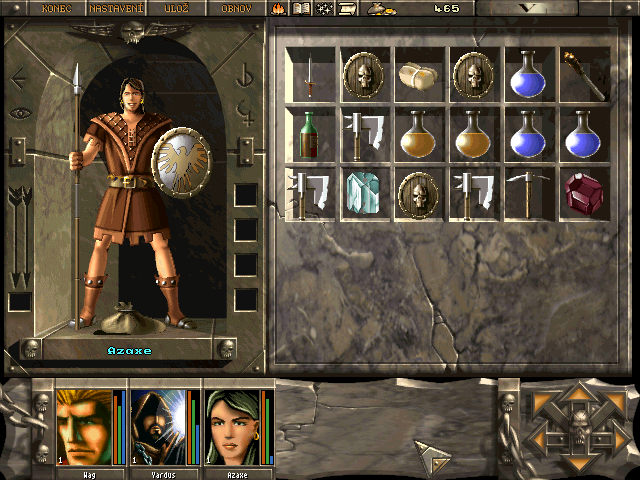Select Wag's character portrait
640x480 pixels.
coord(83,427)
